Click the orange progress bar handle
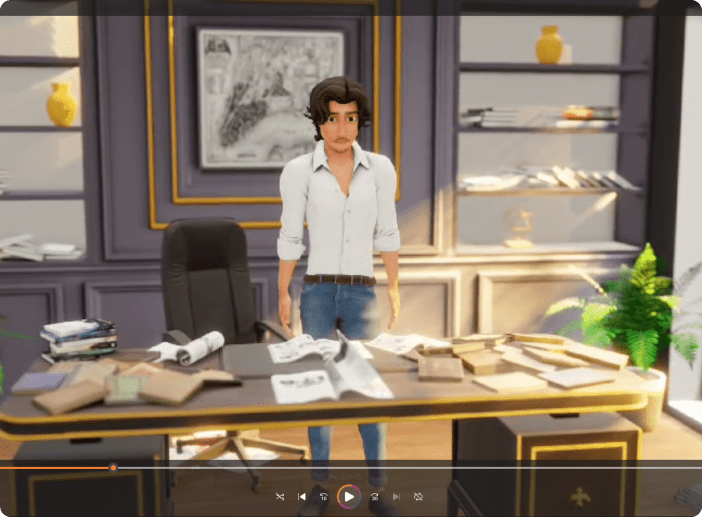The image size is (702, 517). point(113,468)
